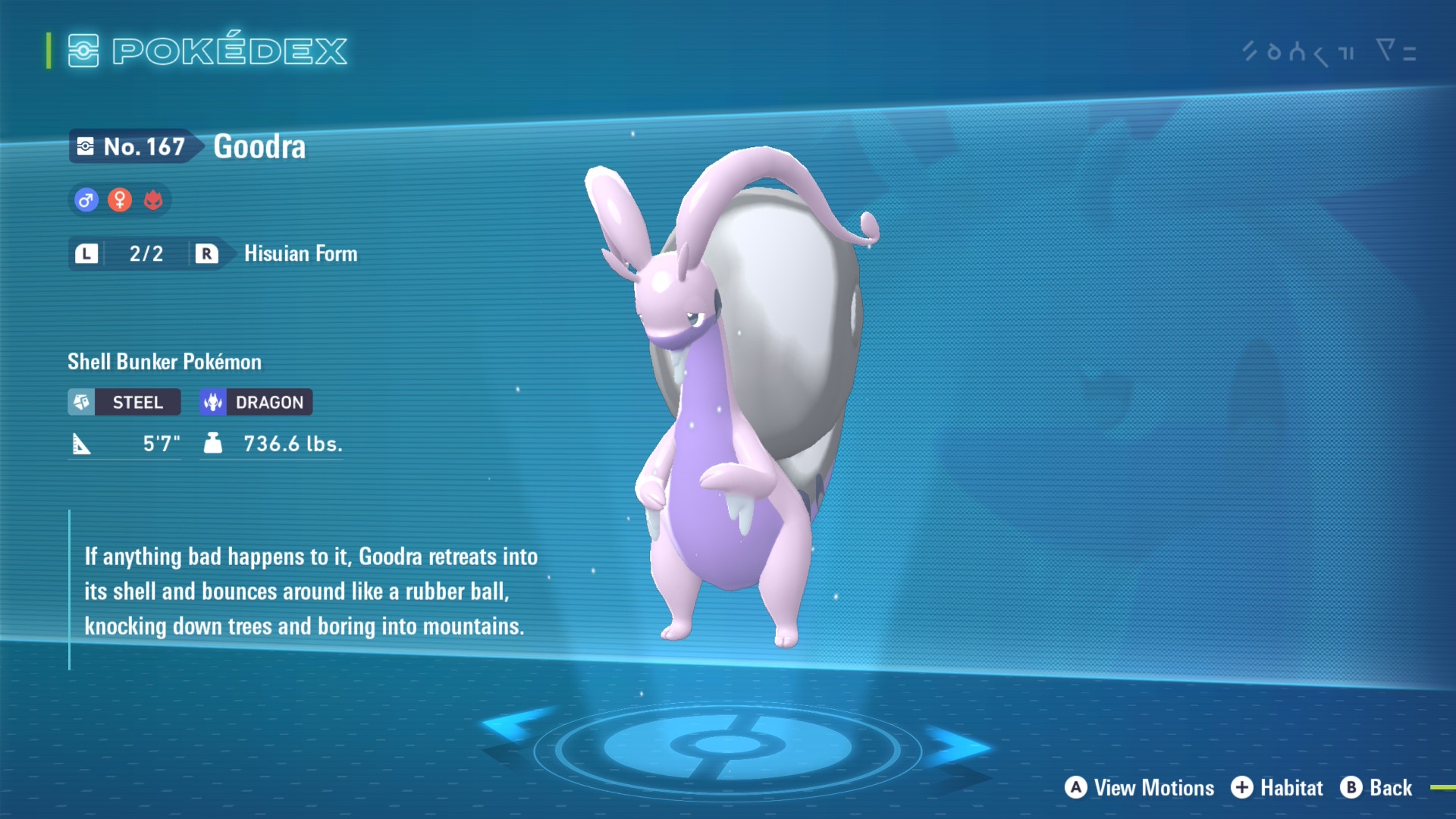1456x819 pixels.
Task: Choose the red alpha icon
Action: (153, 201)
